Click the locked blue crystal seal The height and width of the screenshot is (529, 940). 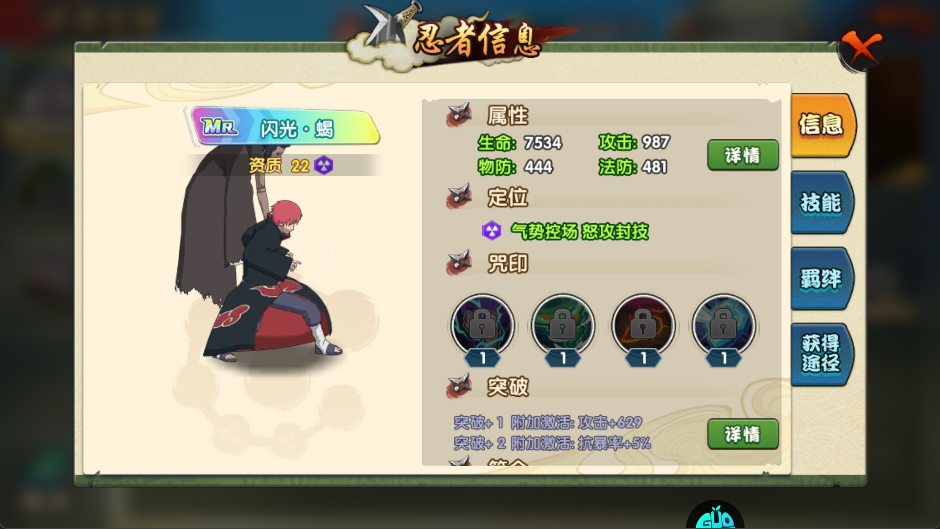pyautogui.click(x=723, y=325)
